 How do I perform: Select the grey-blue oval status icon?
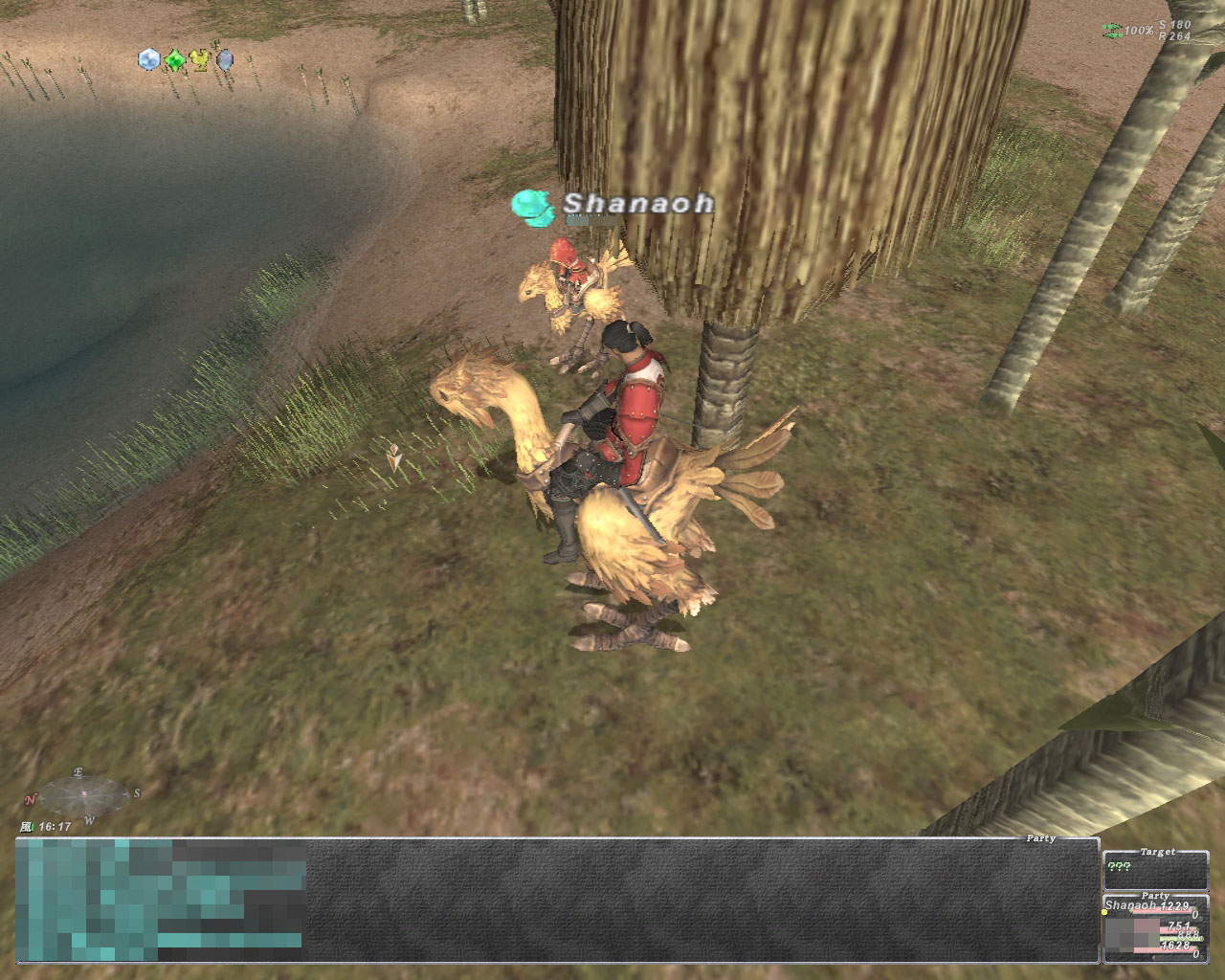point(225,61)
